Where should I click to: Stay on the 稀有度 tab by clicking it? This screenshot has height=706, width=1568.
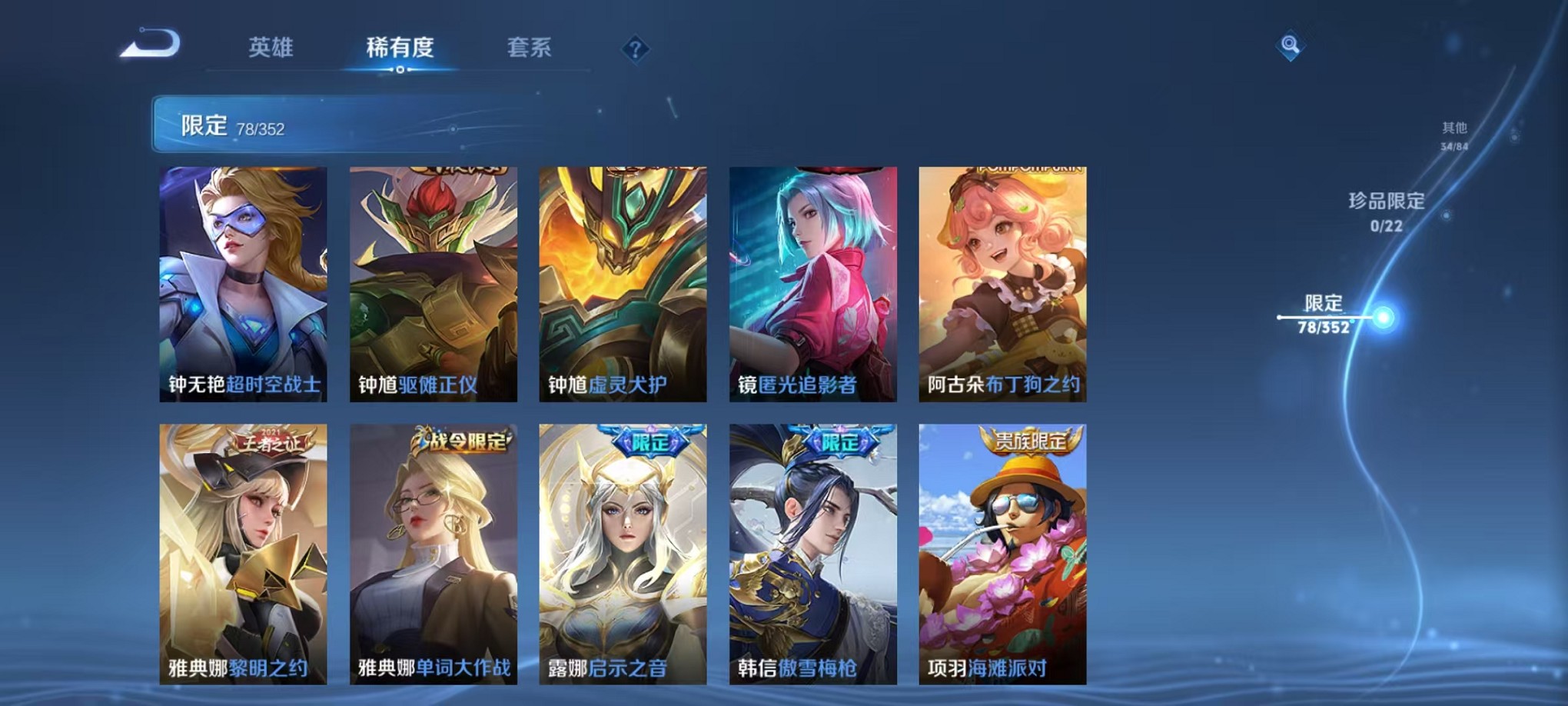[x=400, y=48]
